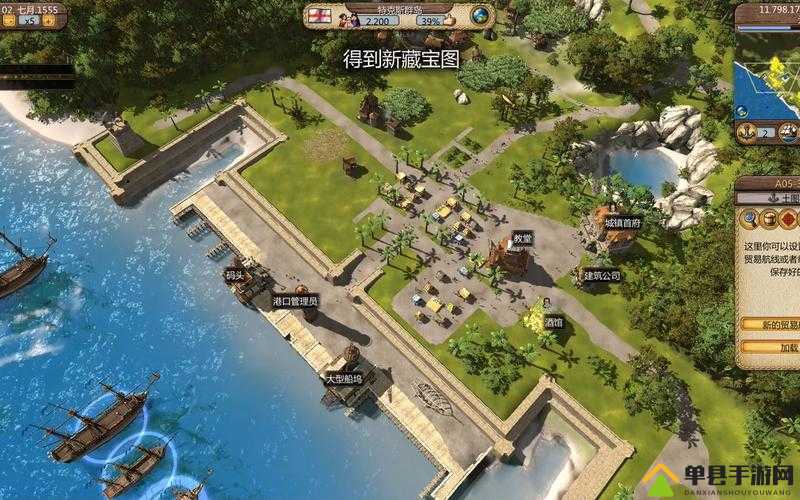Open the globe icon in the top bar

click(481, 16)
